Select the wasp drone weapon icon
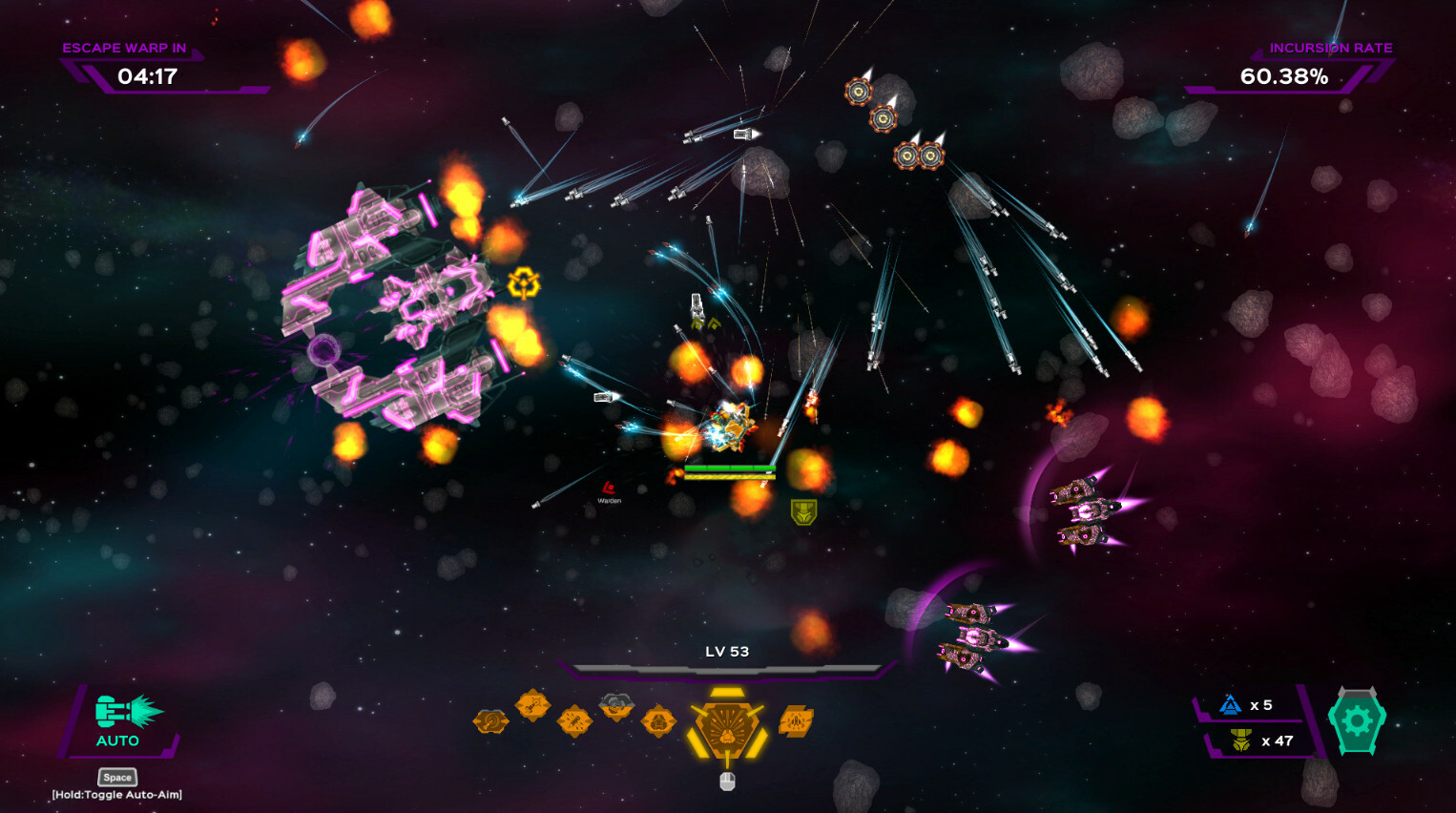Screen dimensions: 1456x813 pos(576,722)
